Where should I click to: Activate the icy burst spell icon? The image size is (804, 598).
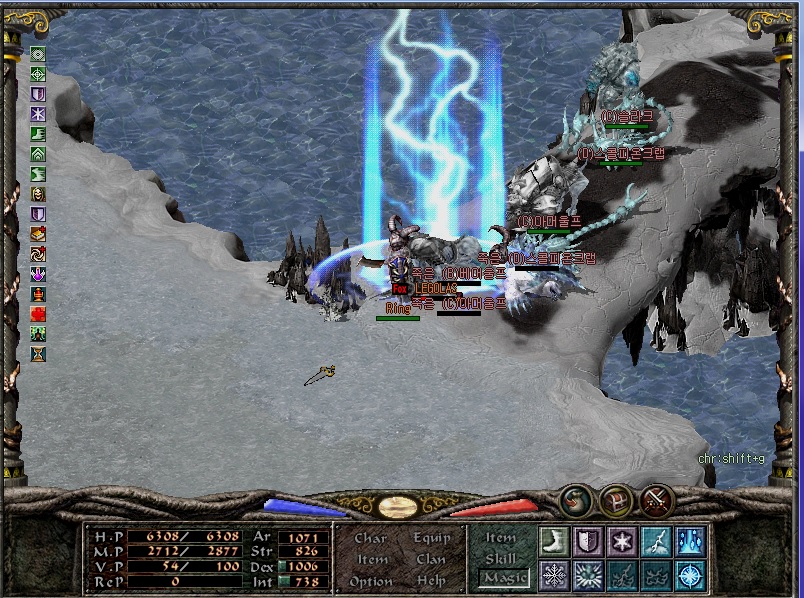(x=587, y=575)
